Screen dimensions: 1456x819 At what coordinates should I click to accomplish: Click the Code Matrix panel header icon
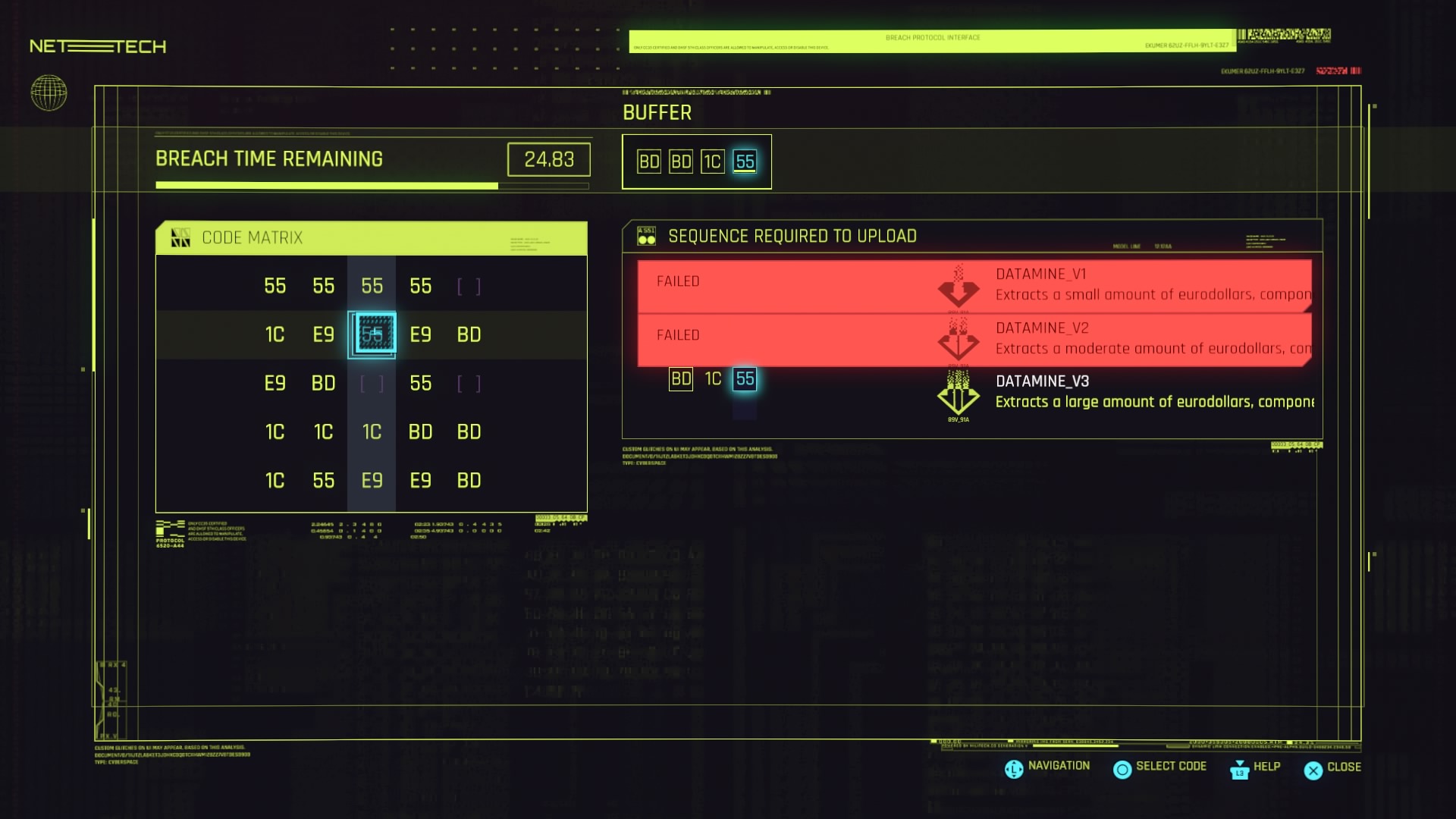tap(180, 237)
